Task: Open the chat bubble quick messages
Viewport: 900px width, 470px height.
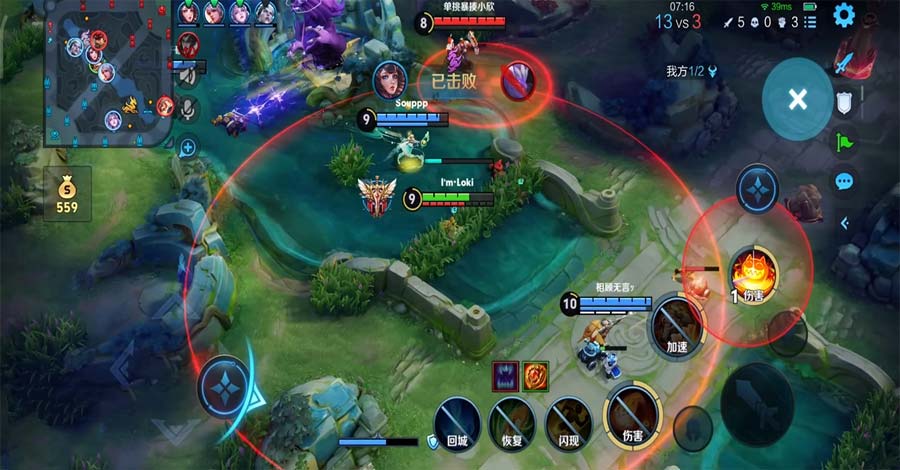Action: [844, 181]
